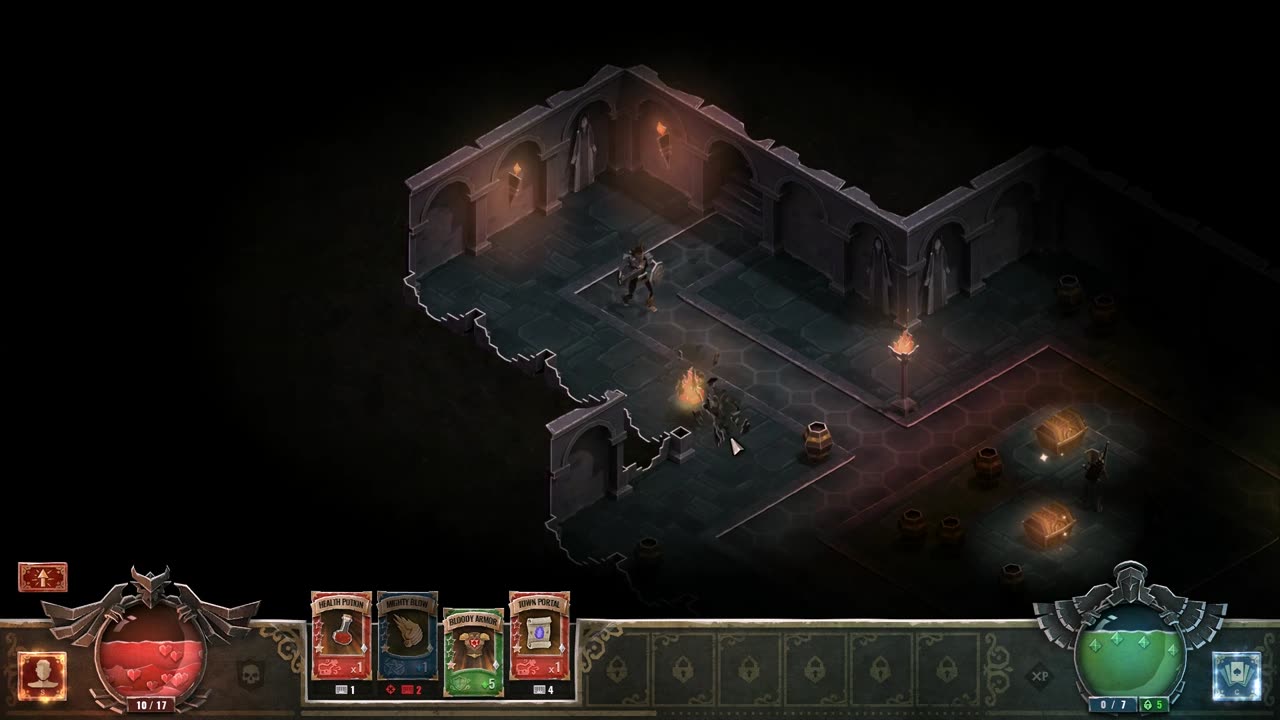Click the skull icon beside health orb
The height and width of the screenshot is (720, 1280).
pyautogui.click(x=250, y=674)
